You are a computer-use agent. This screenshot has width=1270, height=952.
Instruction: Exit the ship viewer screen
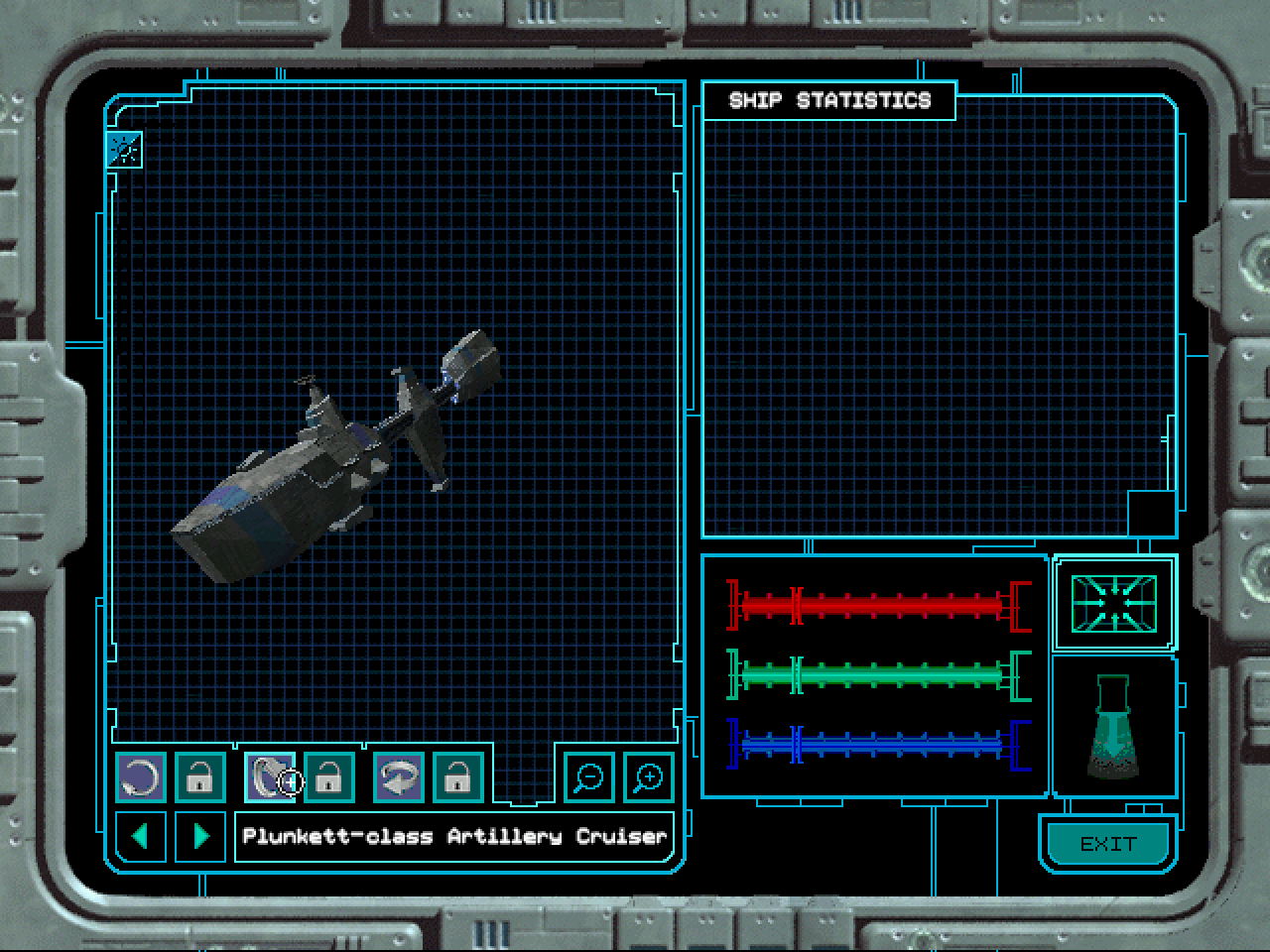[1107, 844]
